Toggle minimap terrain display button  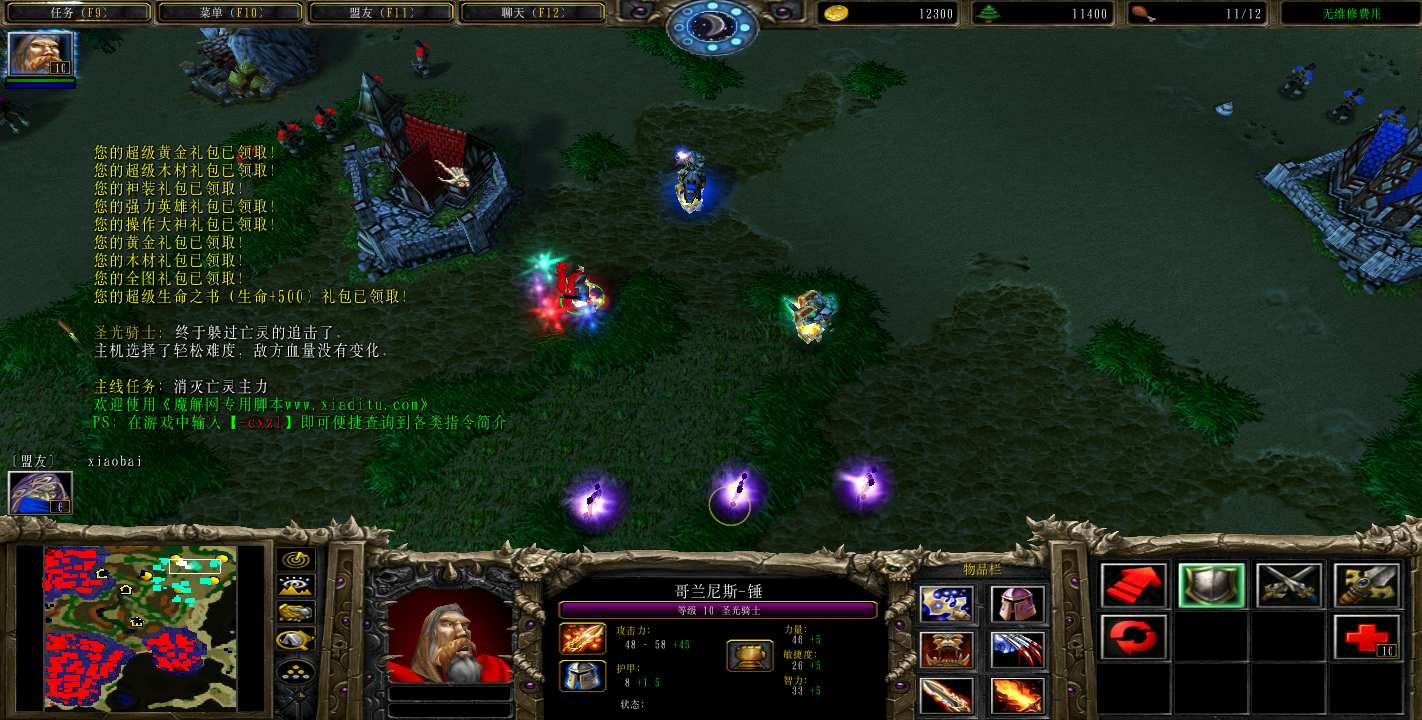tap(295, 587)
